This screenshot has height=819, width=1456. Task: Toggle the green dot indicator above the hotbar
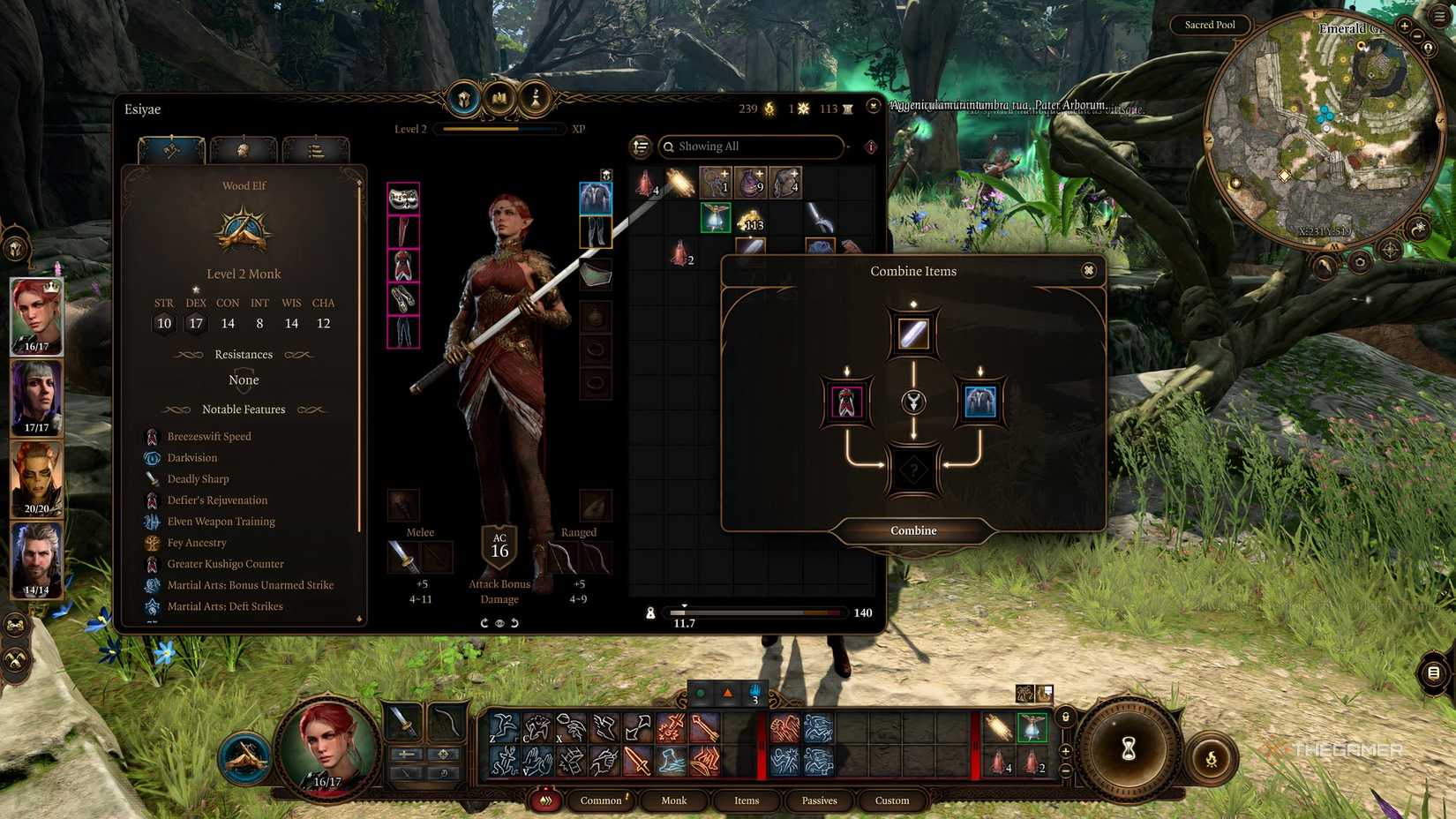point(700,692)
